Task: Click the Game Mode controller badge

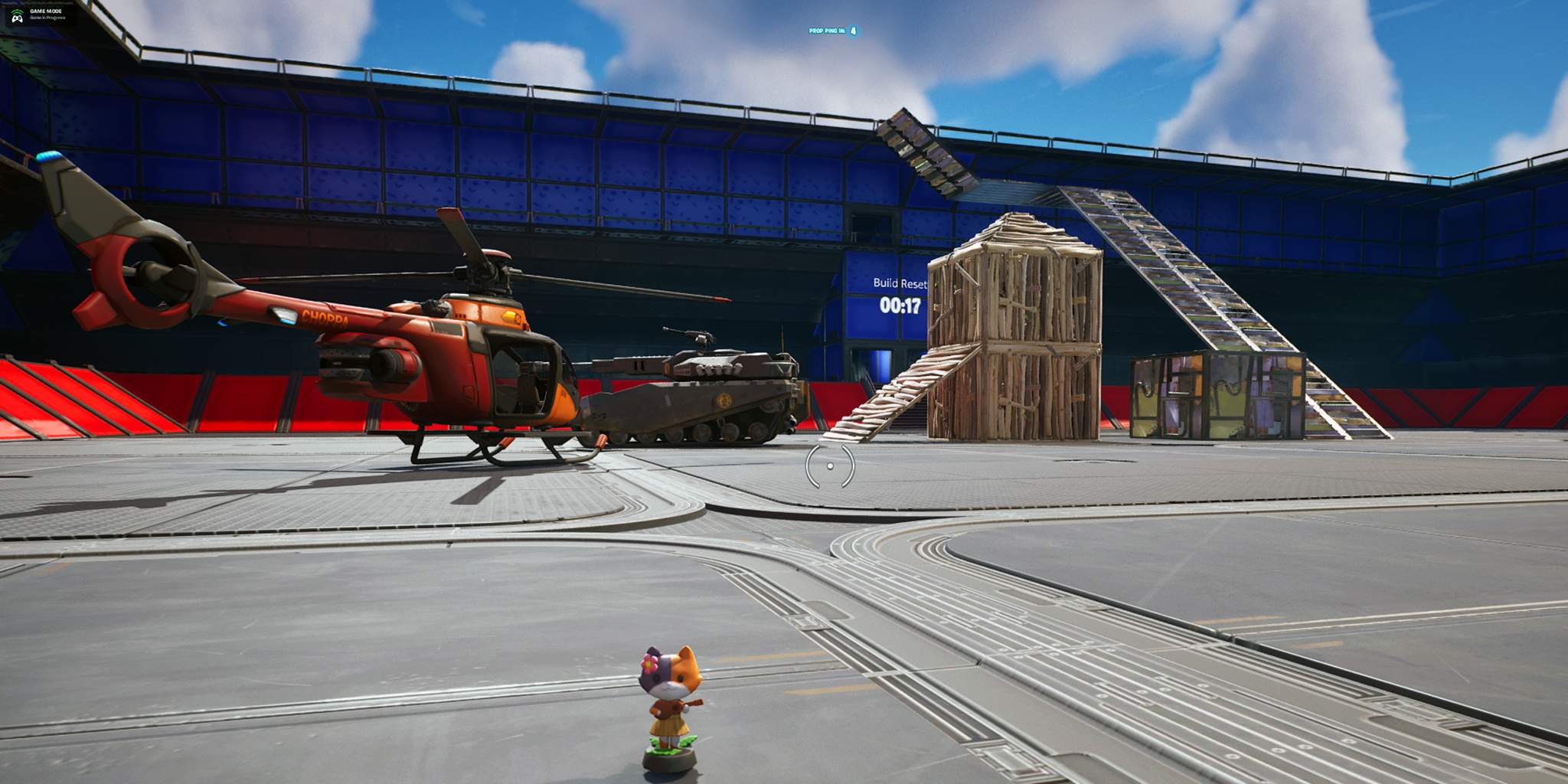Action: click(x=17, y=15)
